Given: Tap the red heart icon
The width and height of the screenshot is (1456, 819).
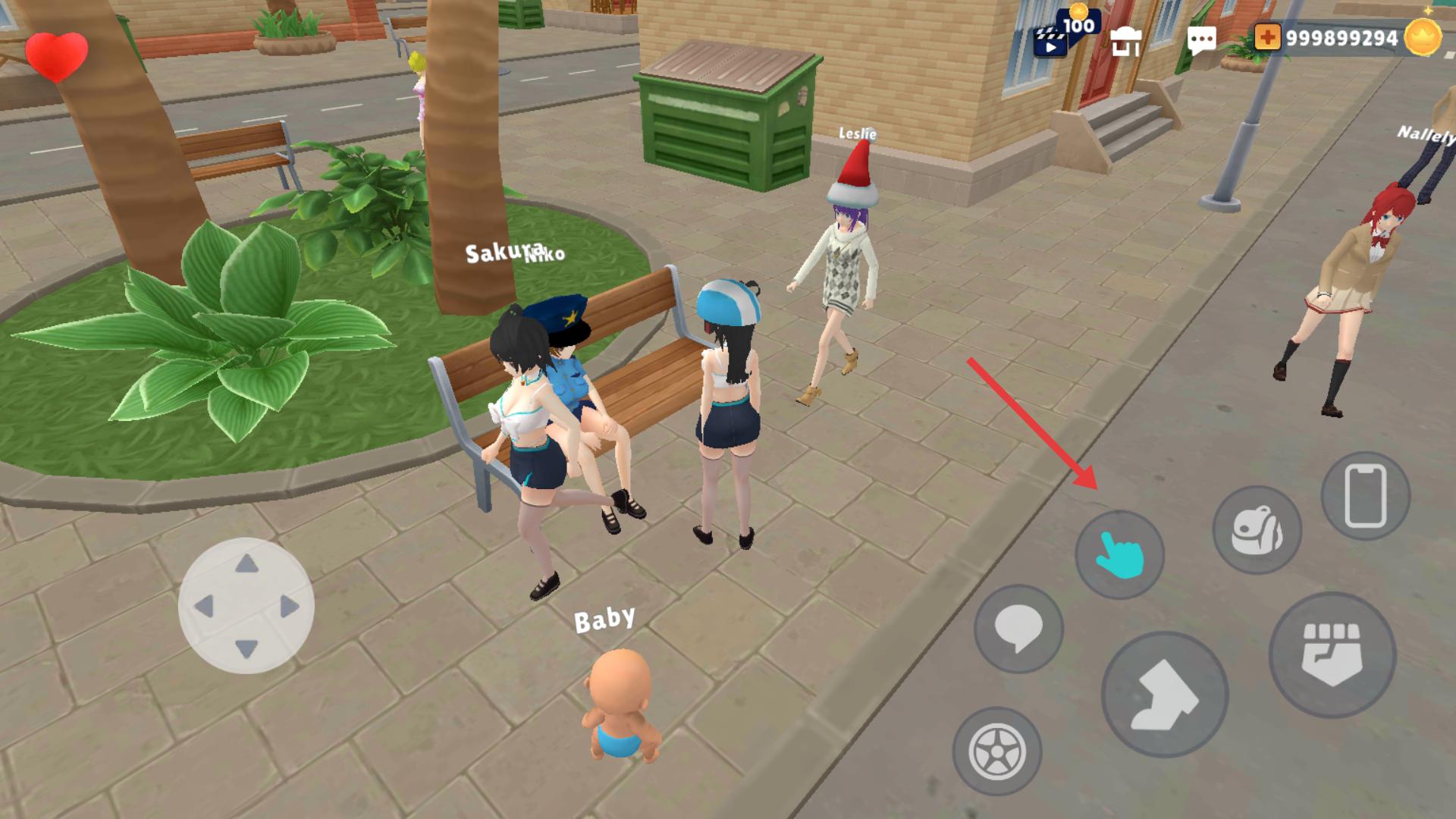Looking at the screenshot, I should [56, 55].
